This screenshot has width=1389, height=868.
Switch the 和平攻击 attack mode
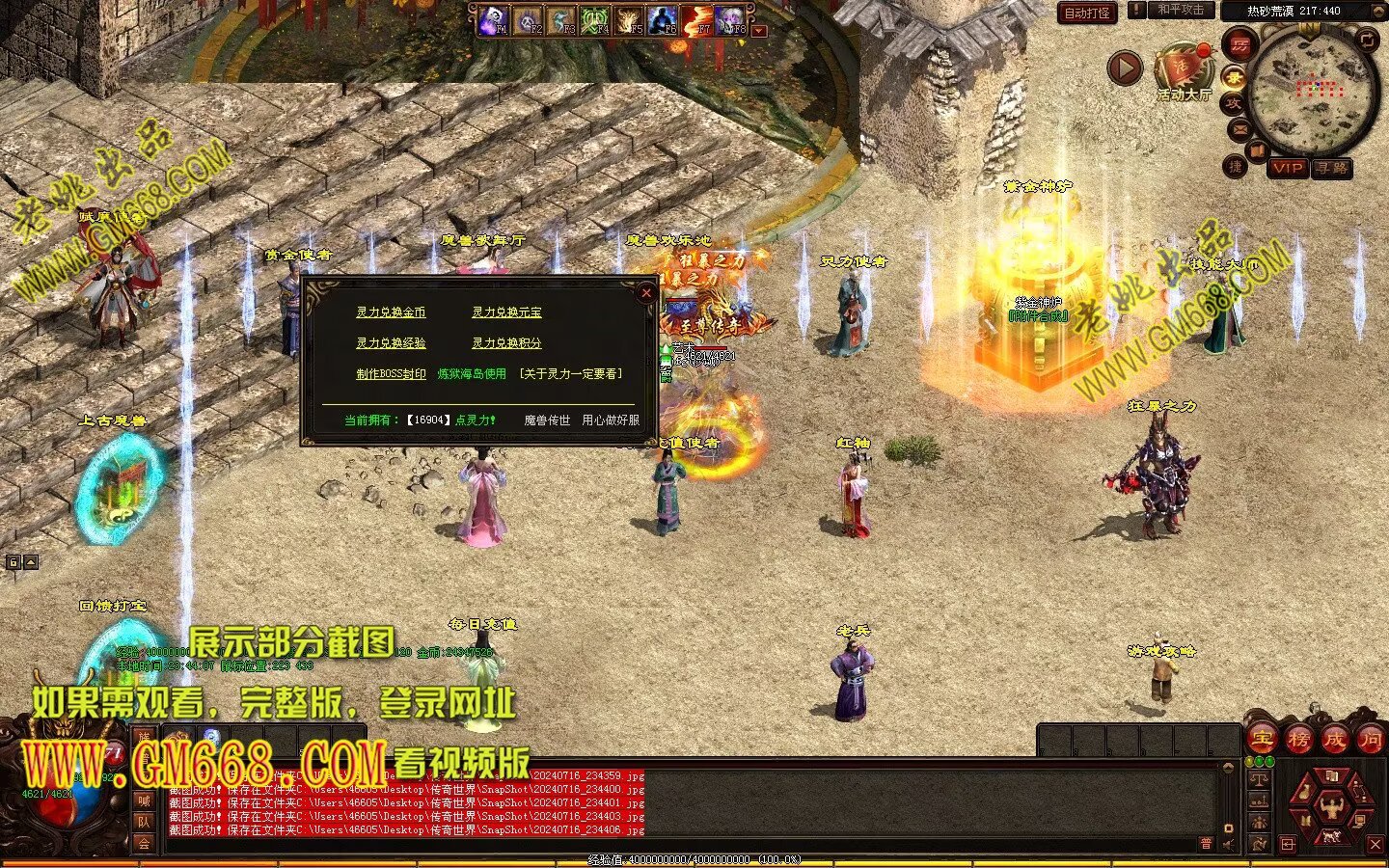(x=1180, y=10)
